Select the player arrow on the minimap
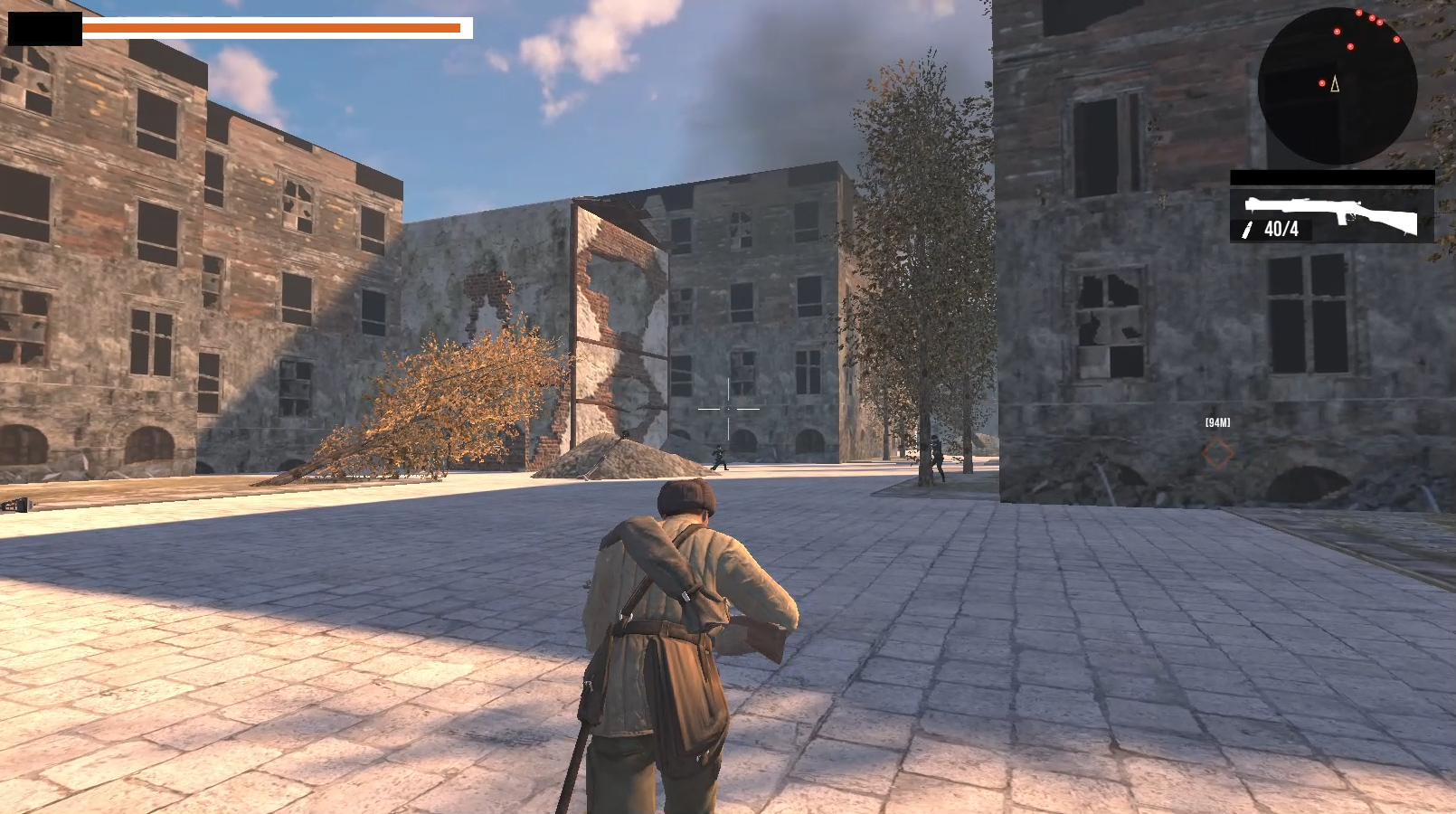The image size is (1456, 814). (x=1335, y=83)
